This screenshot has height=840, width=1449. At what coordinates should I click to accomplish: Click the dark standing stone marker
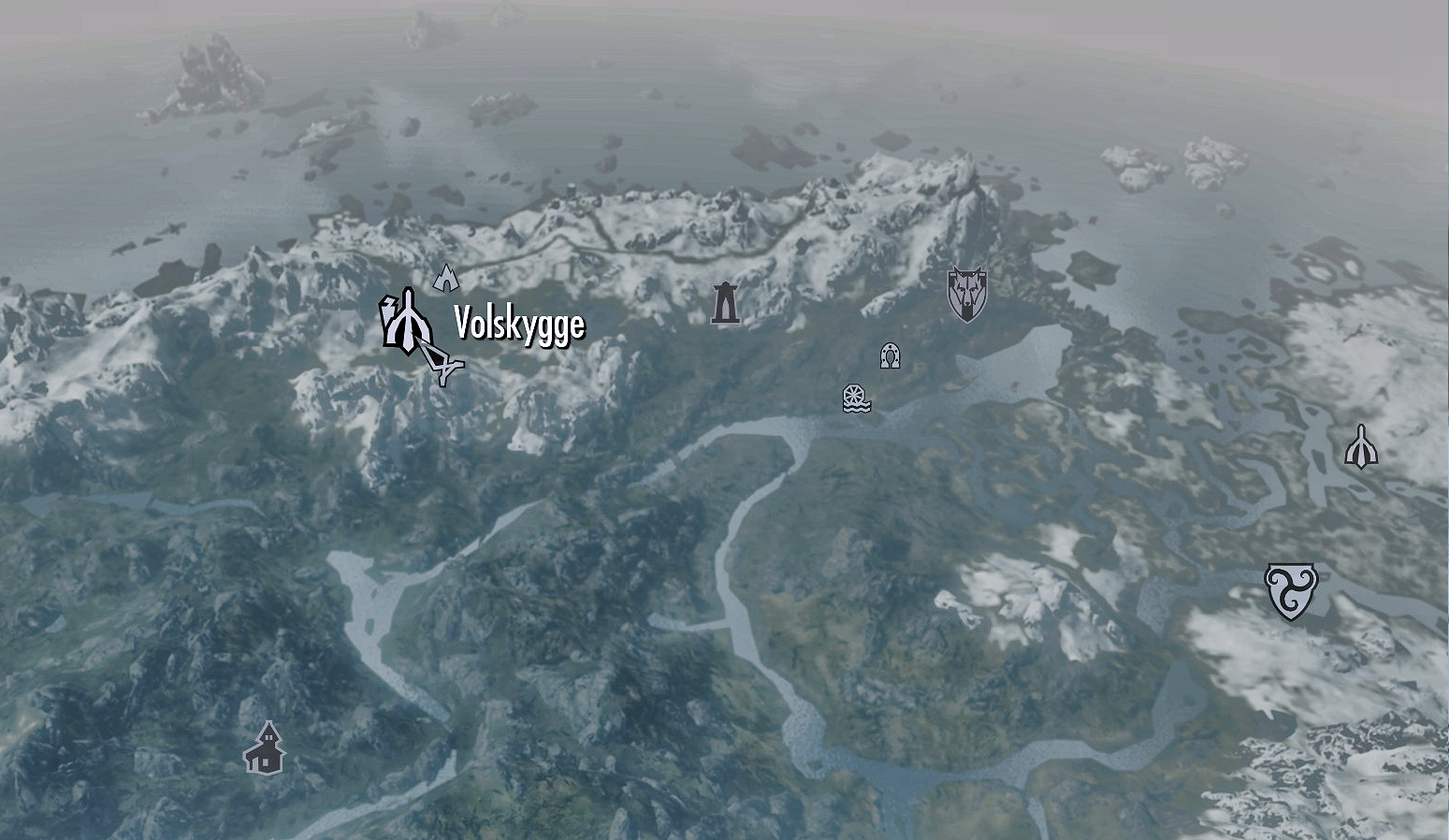coord(724,301)
